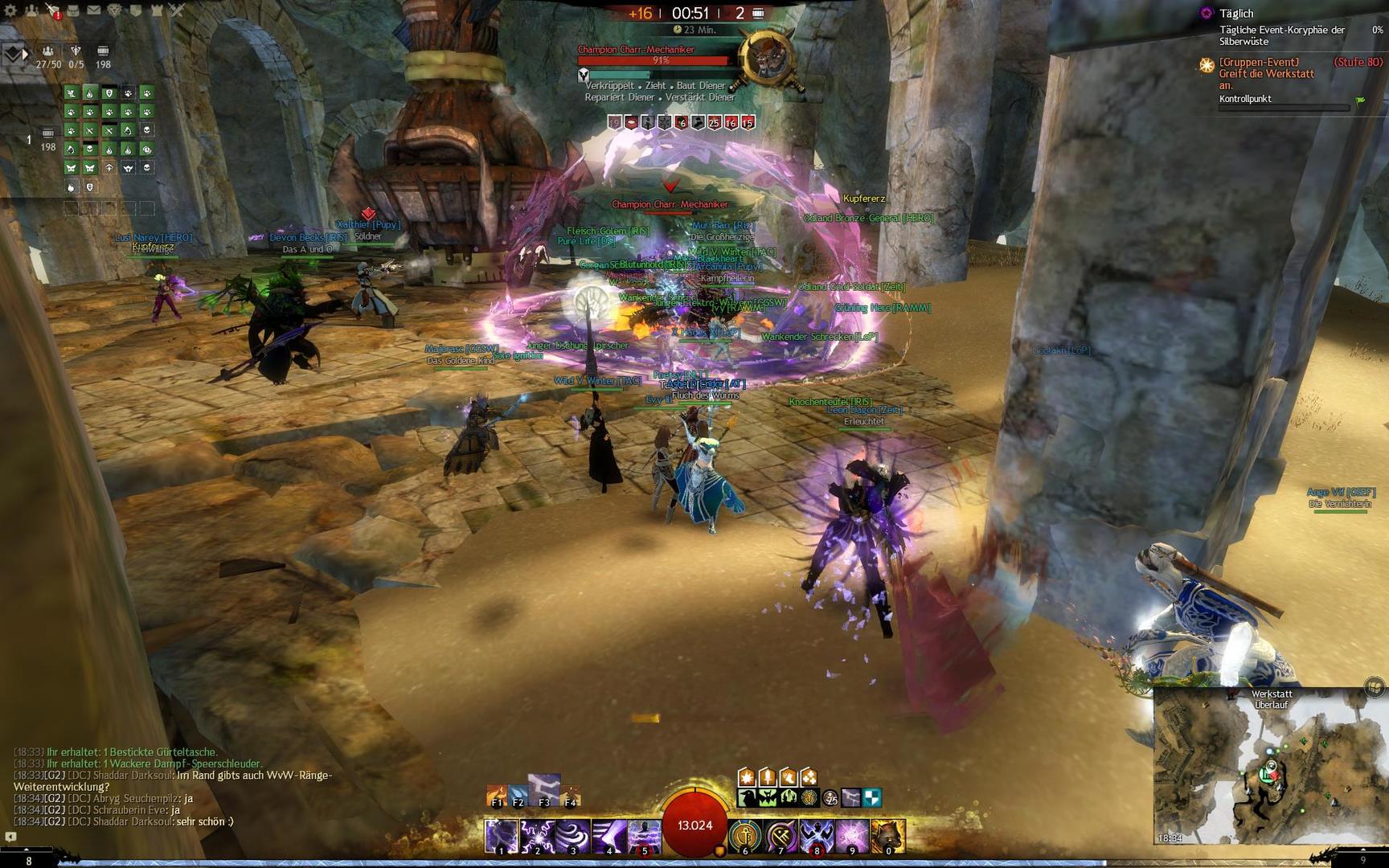The image size is (1389, 868).
Task: Open the Black Lion Trading Company lion icon
Action: [115, 10]
